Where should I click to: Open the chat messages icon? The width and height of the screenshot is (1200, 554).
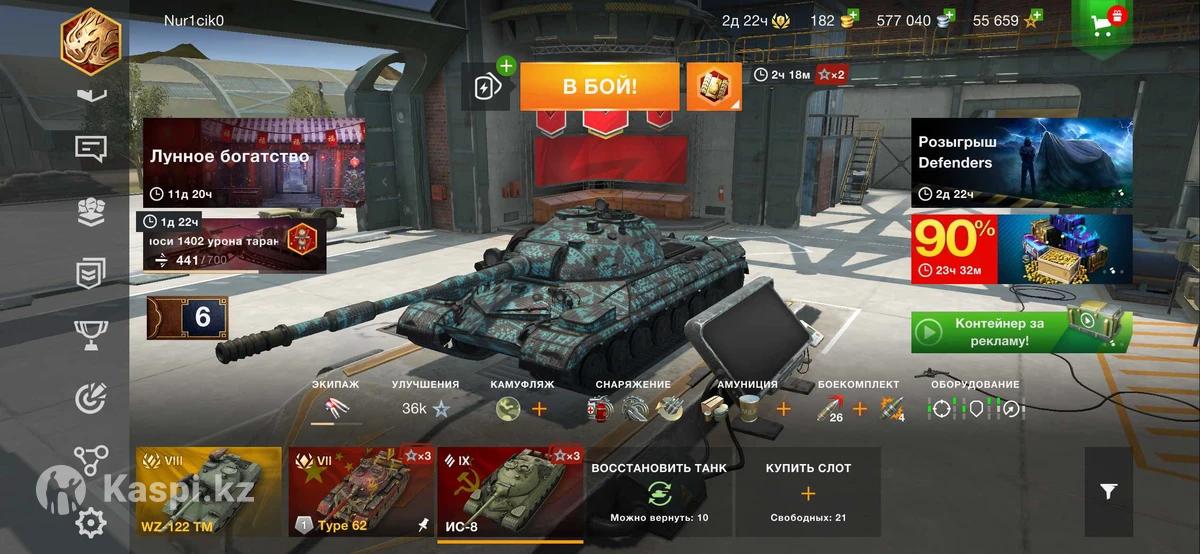(x=91, y=149)
